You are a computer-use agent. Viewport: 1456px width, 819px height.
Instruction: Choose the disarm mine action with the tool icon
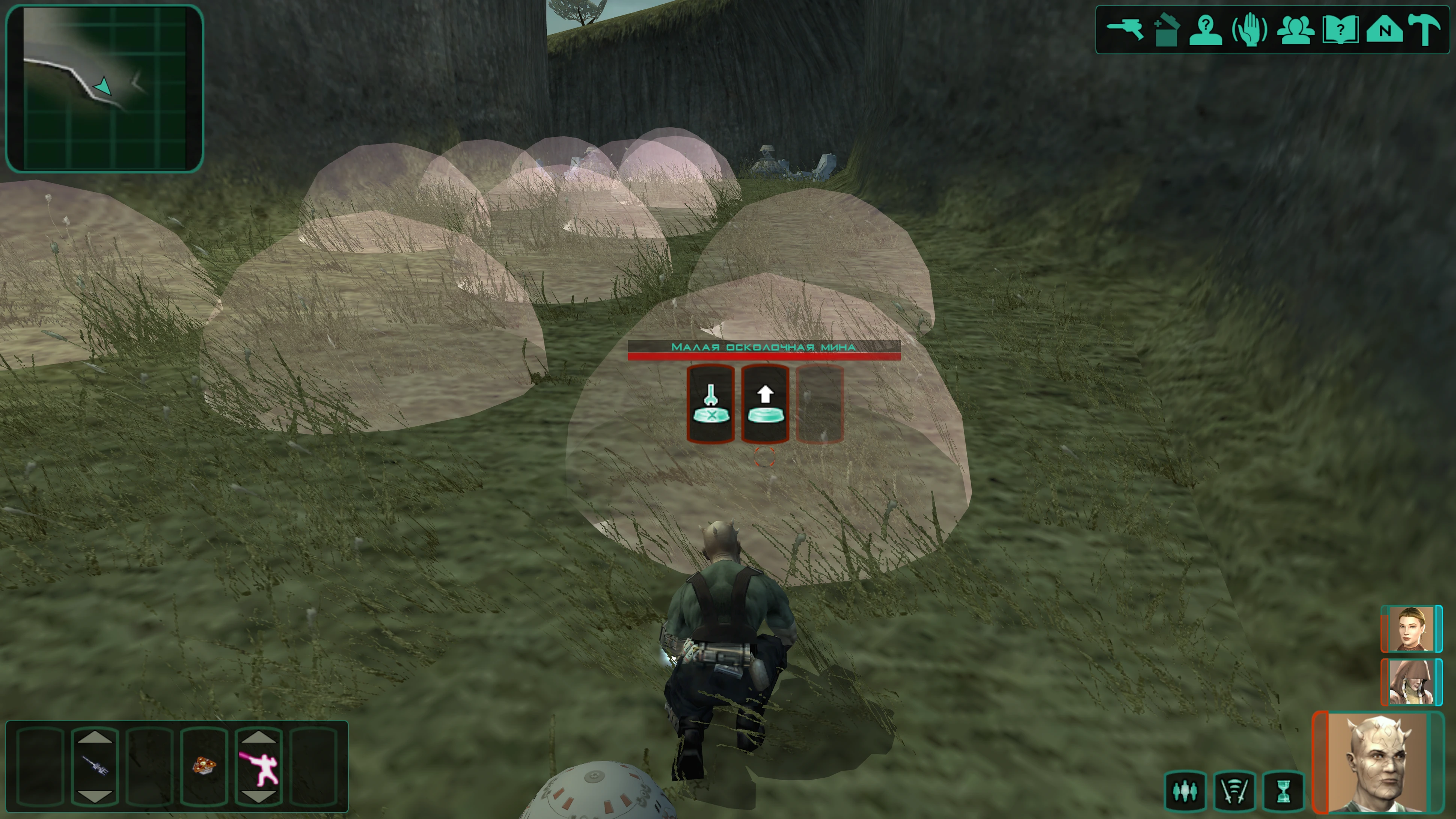pyautogui.click(x=710, y=404)
